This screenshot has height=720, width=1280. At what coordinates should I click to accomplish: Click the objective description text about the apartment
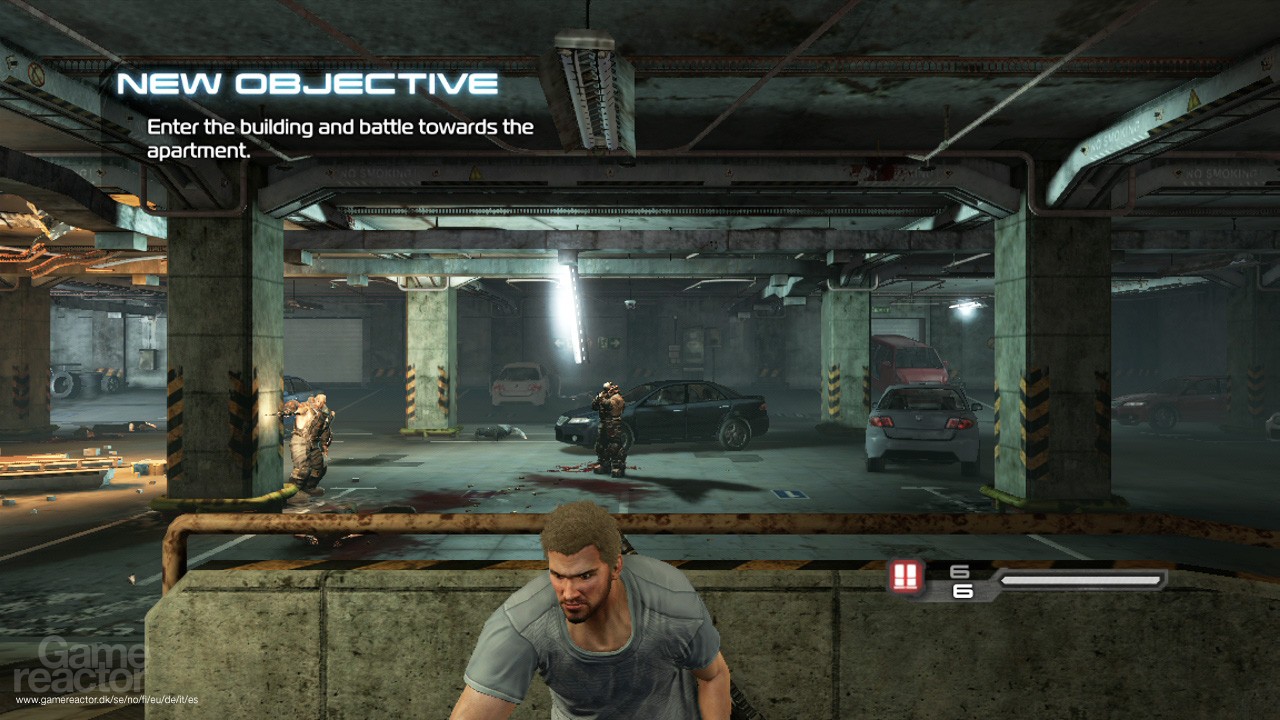(340, 138)
